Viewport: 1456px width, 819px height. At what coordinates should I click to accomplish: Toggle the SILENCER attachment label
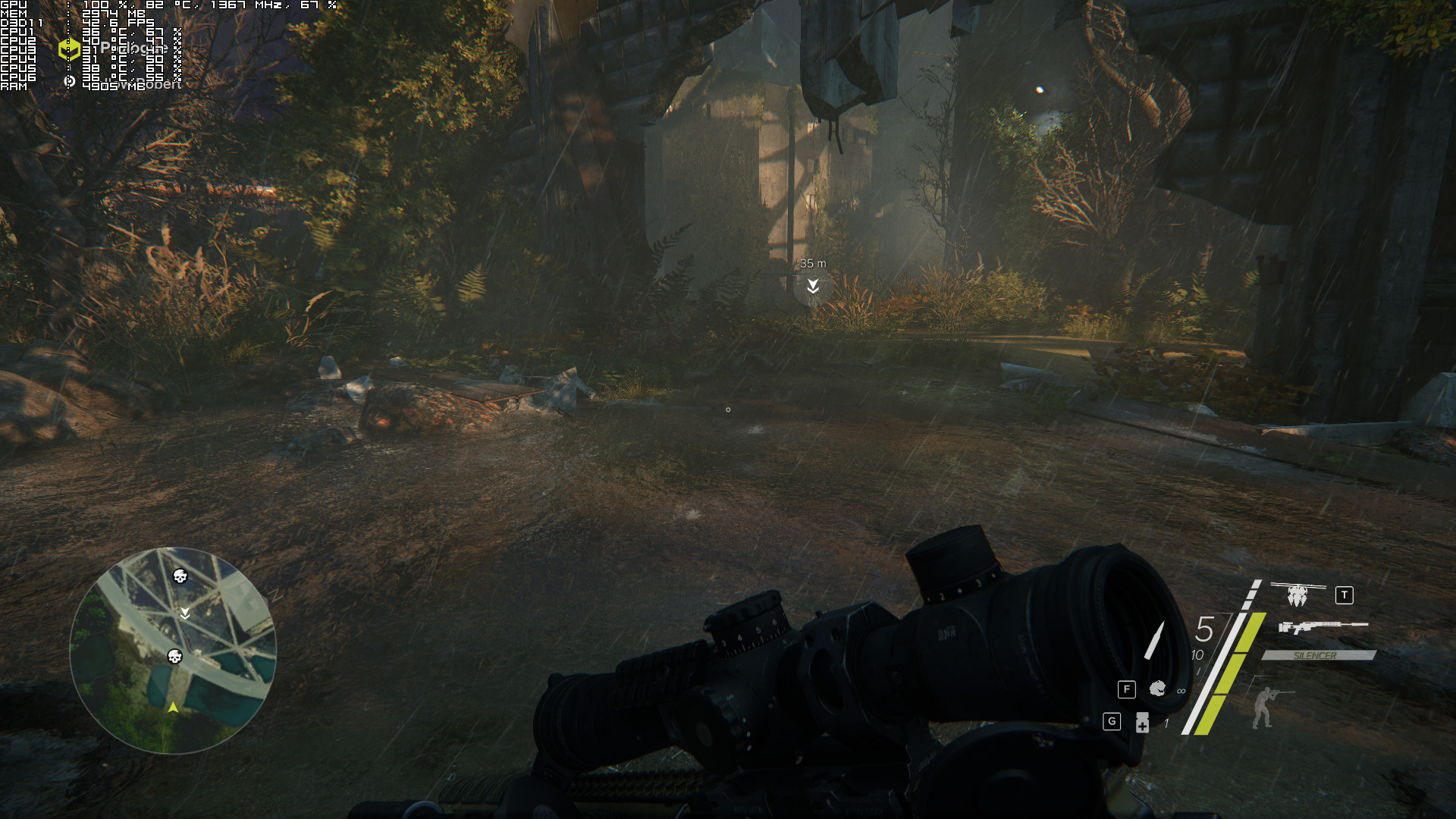click(x=1316, y=655)
